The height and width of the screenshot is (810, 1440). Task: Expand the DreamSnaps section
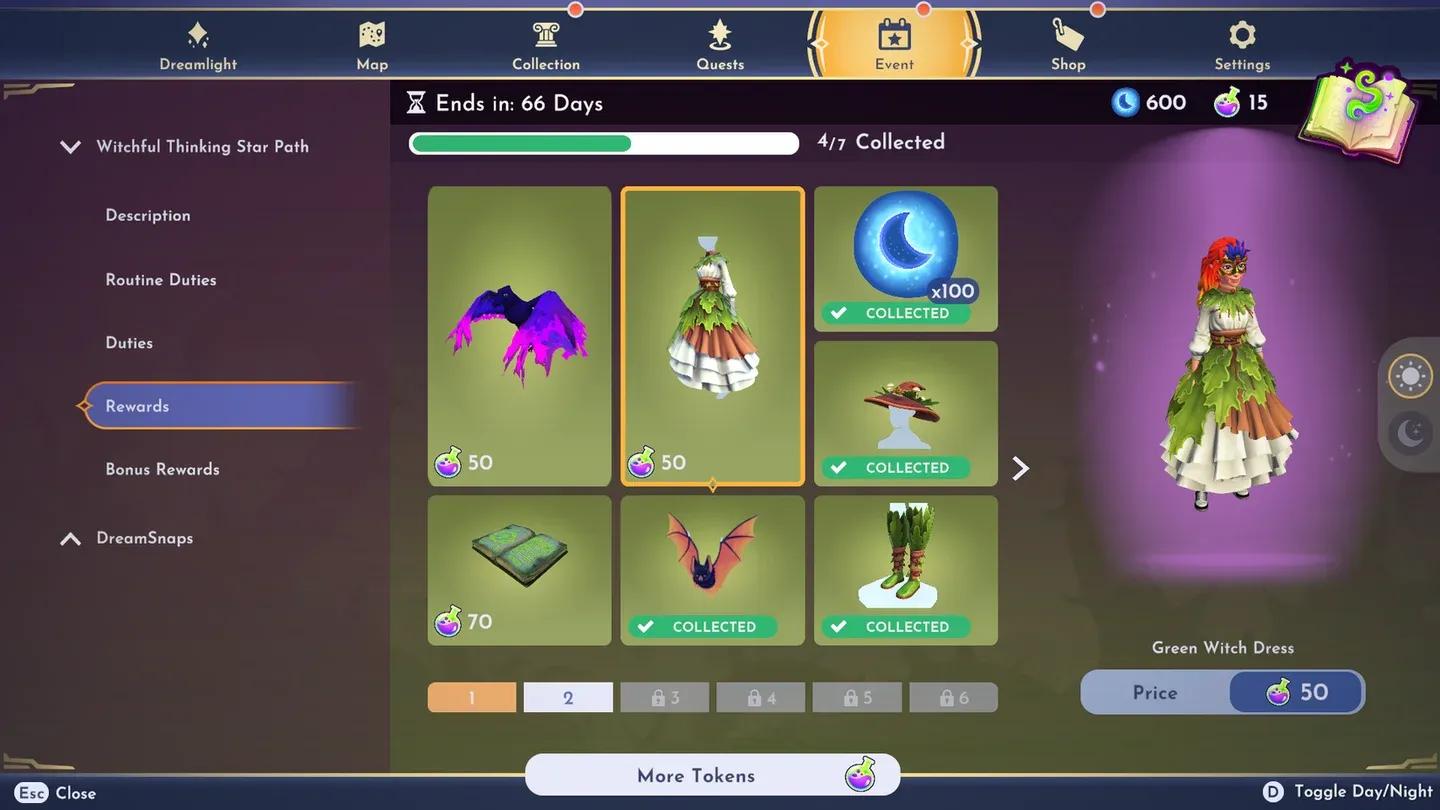(x=70, y=538)
